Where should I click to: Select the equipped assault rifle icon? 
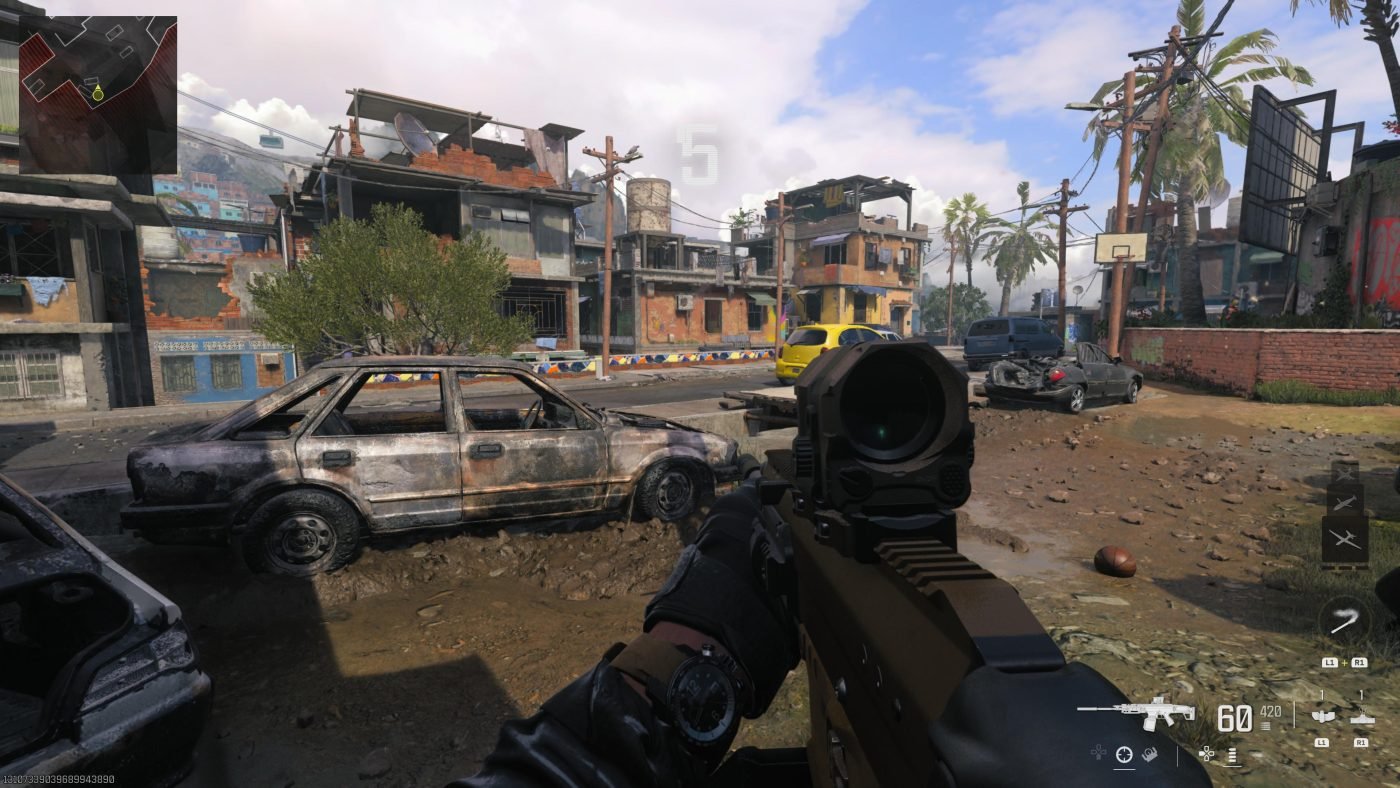(1137, 712)
